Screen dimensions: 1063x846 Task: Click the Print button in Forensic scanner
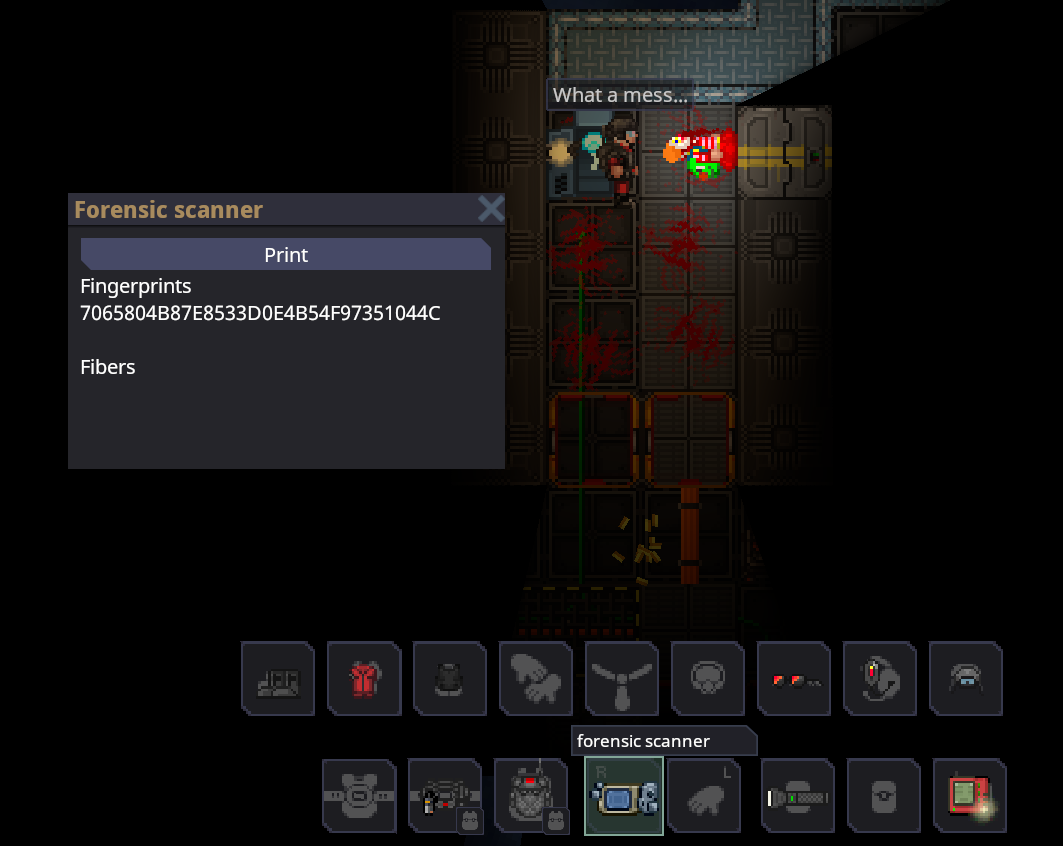[x=285, y=255]
